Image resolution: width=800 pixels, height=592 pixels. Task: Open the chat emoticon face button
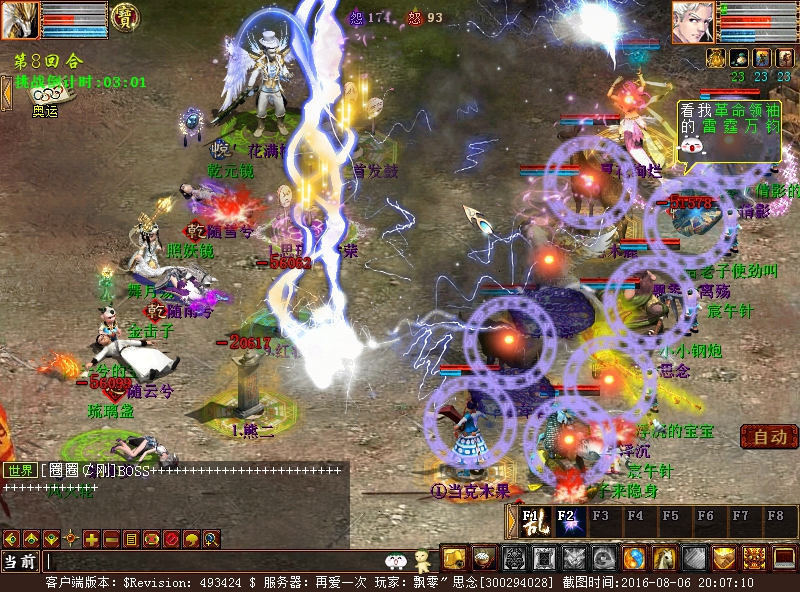coord(397,562)
